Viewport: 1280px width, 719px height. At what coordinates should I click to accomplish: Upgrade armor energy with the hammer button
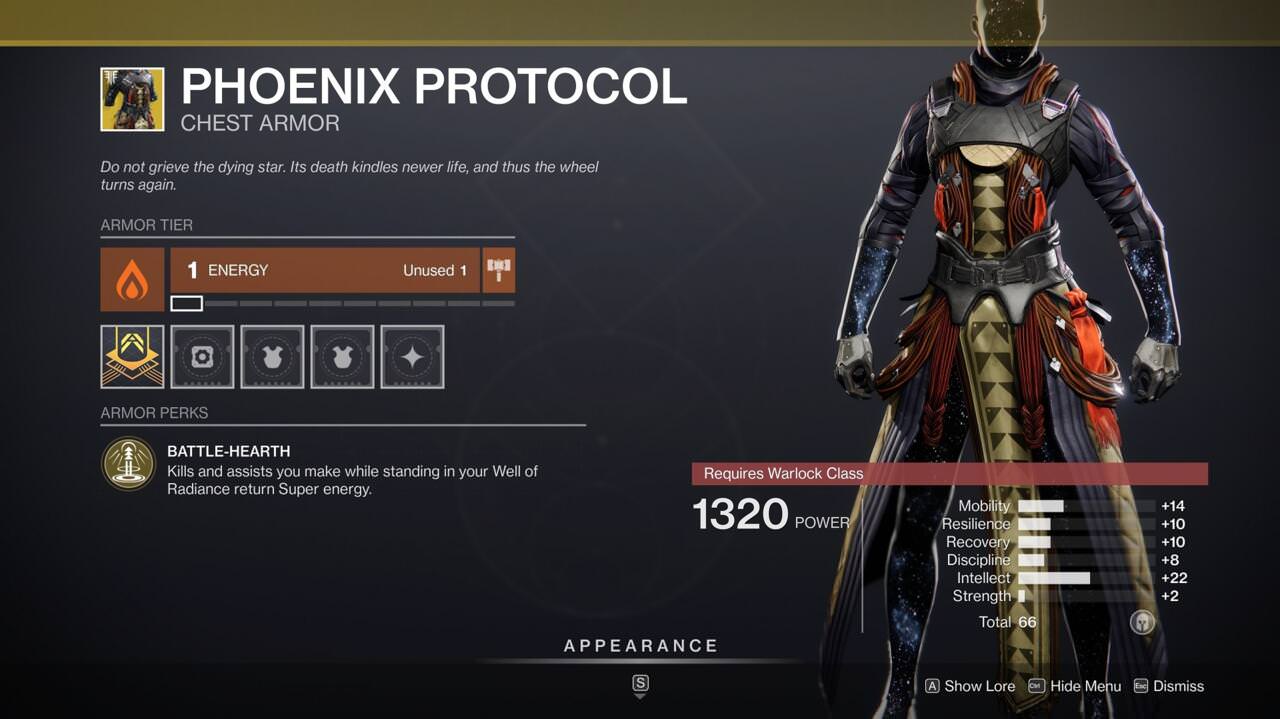click(499, 270)
